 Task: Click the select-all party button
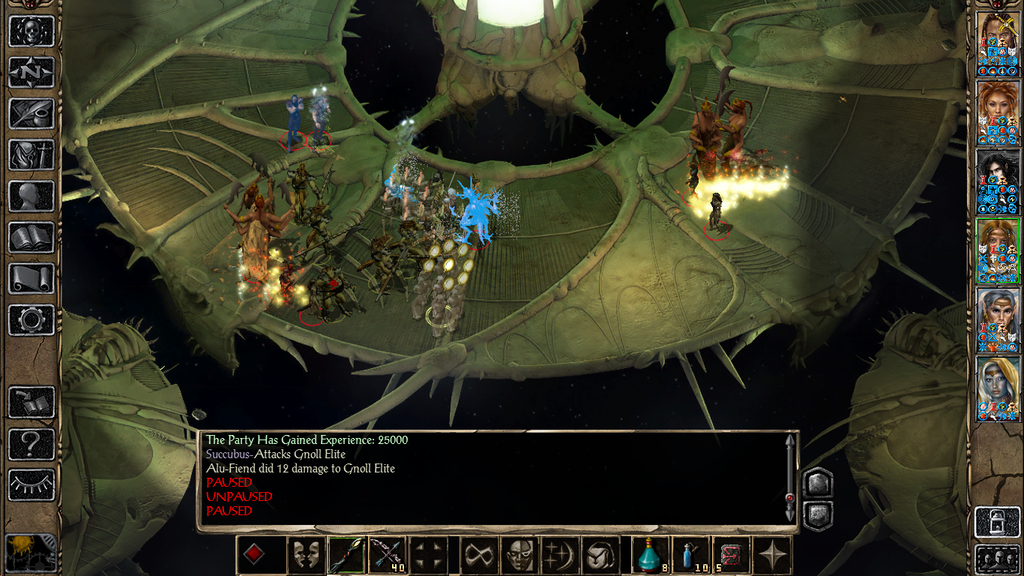pos(996,556)
